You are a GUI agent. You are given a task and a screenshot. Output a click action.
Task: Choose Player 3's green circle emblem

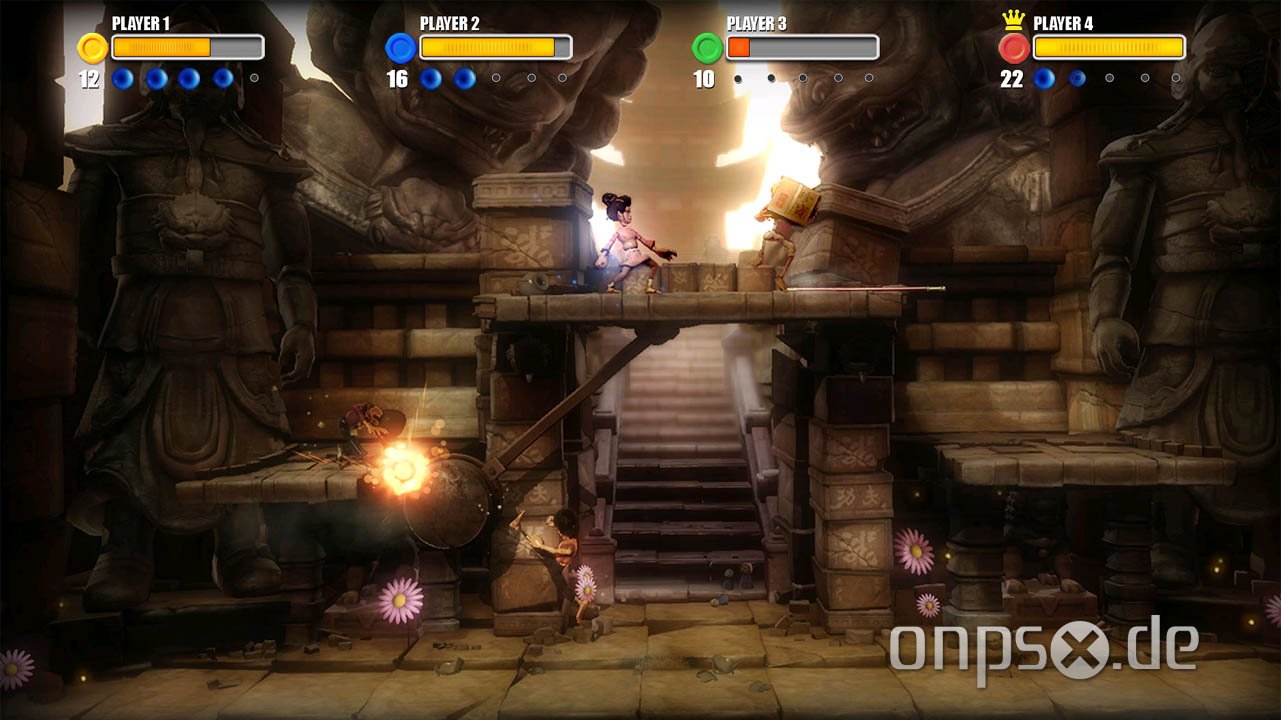tap(707, 48)
